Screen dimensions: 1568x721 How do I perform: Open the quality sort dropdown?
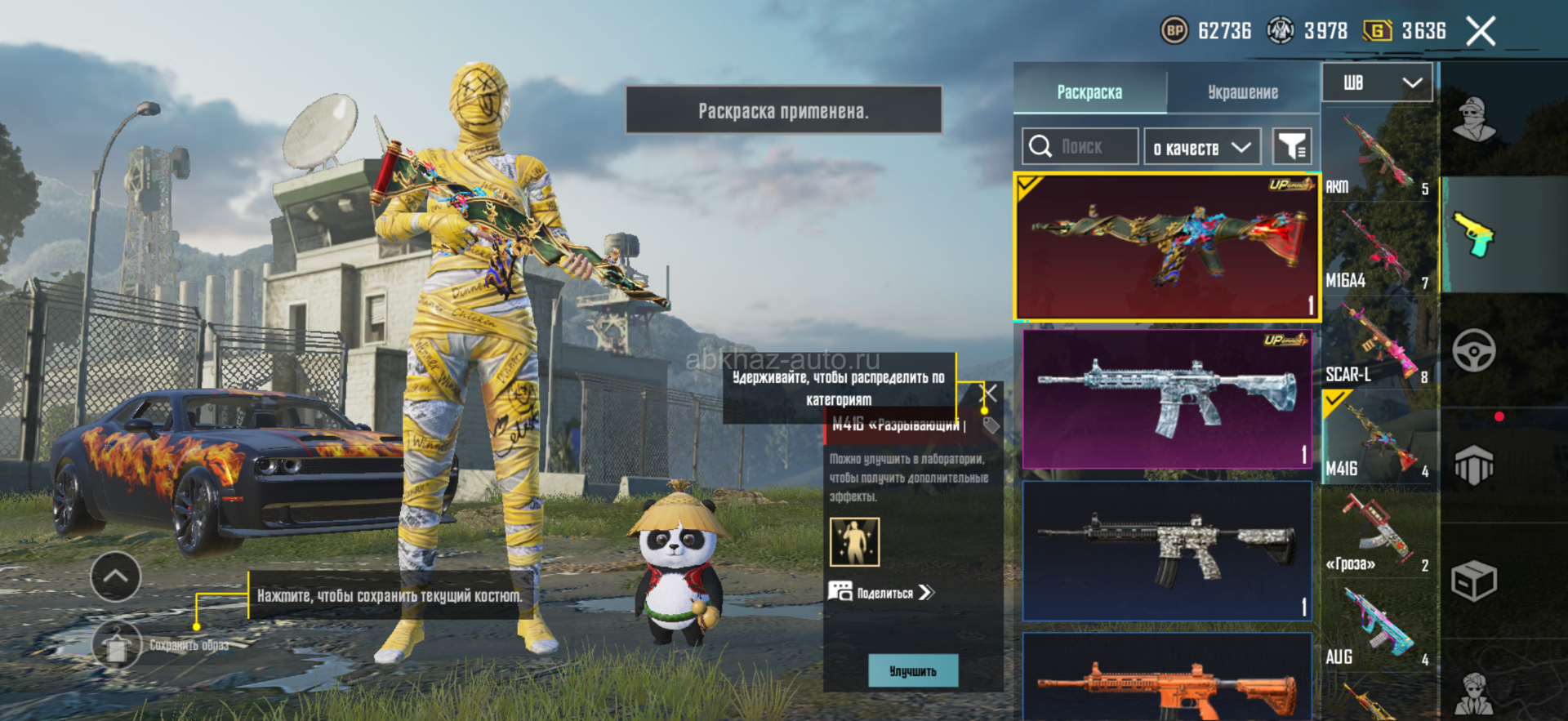tap(1201, 148)
